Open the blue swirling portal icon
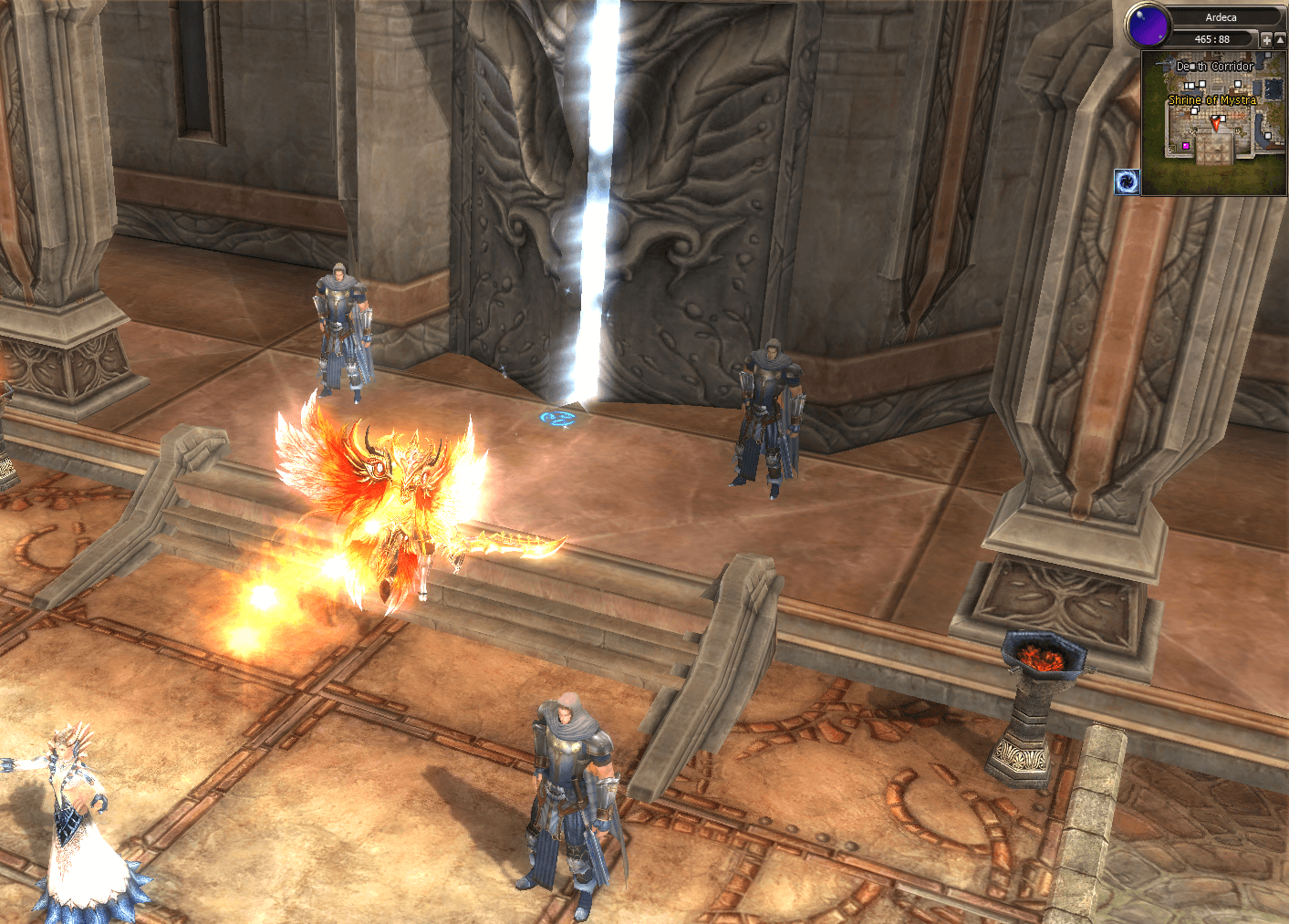The width and height of the screenshot is (1289, 924). point(1128,182)
